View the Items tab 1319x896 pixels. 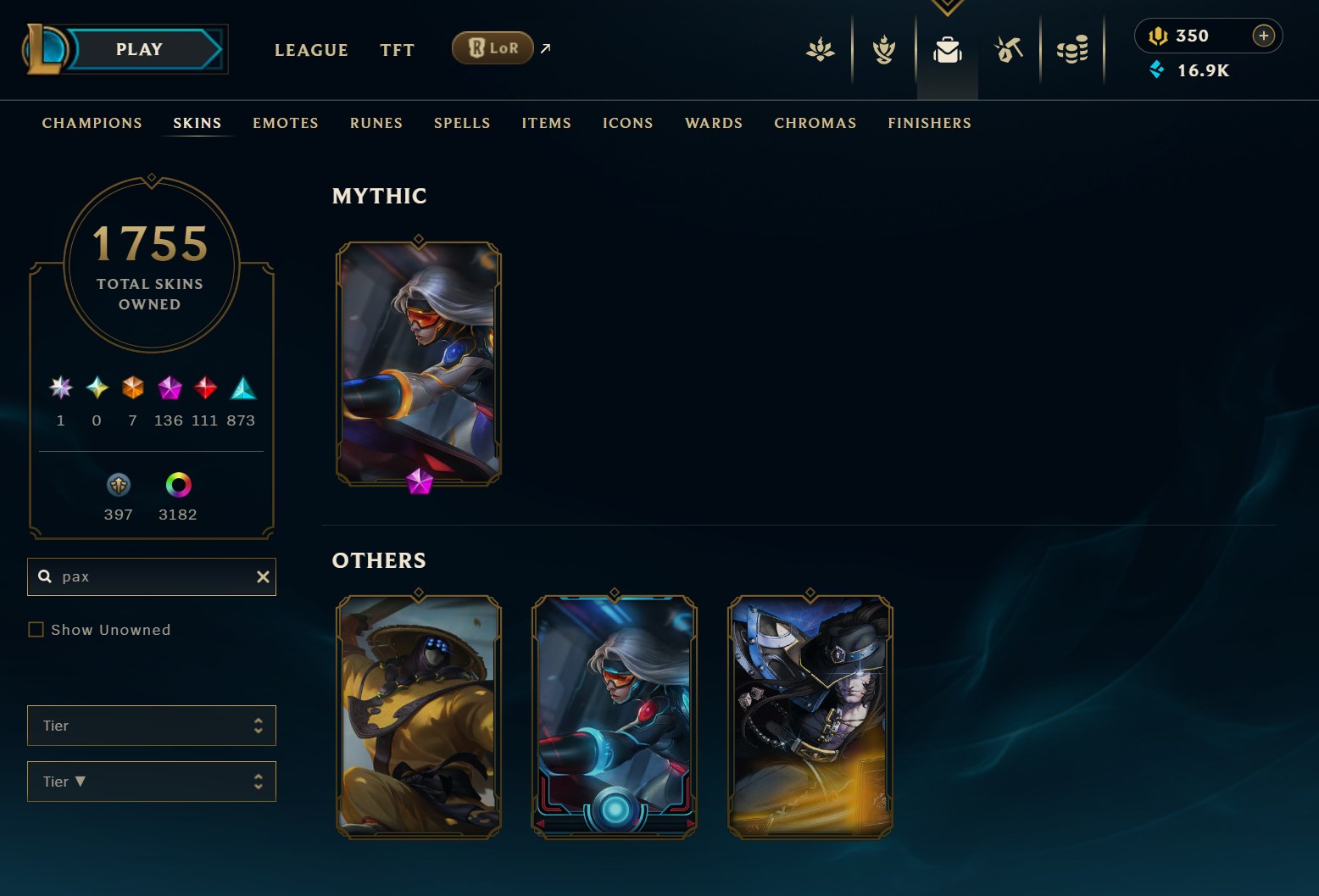[x=547, y=123]
